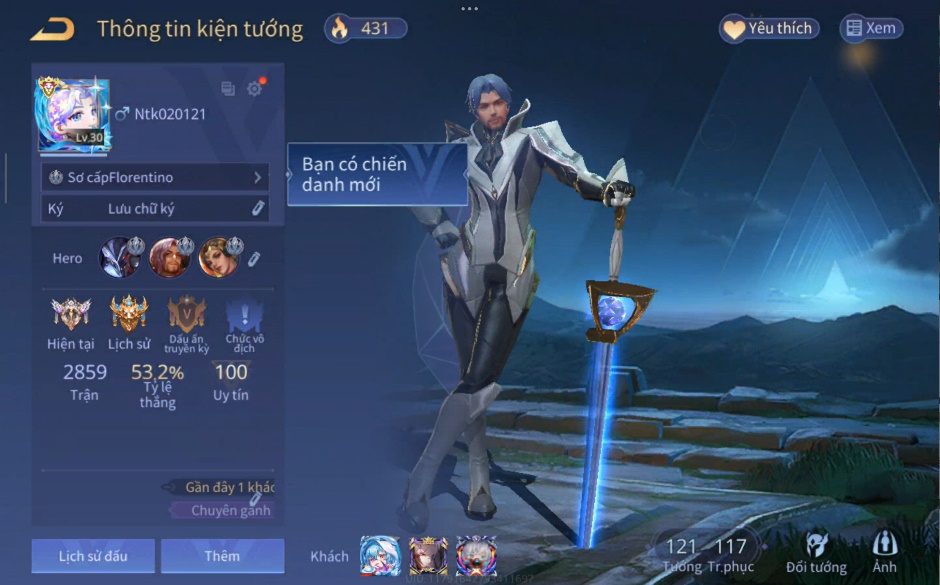
Task: Open the player avatar portrait
Action: [x=73, y=114]
